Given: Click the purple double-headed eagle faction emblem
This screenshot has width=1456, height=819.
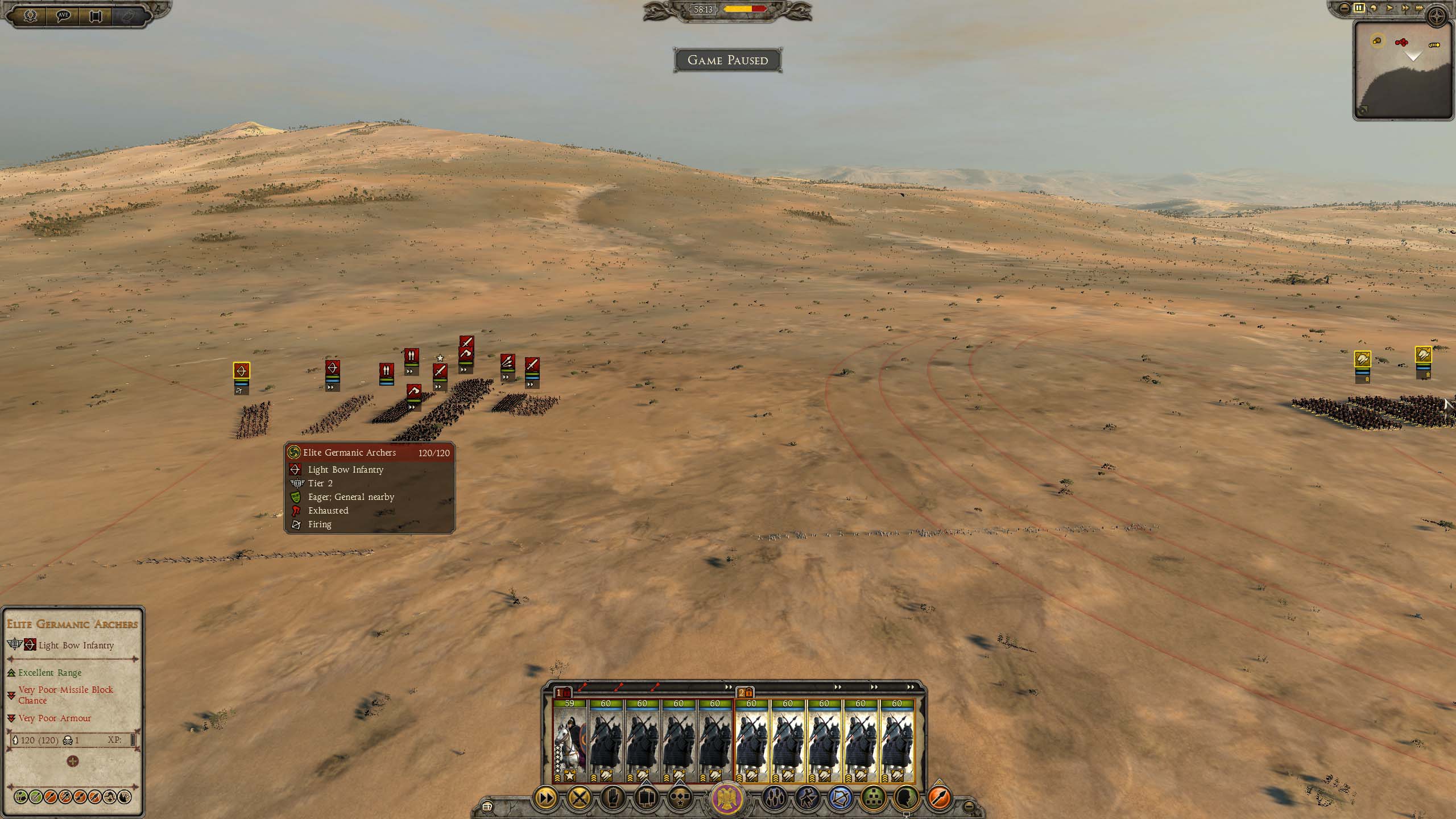Looking at the screenshot, I should pos(727,797).
